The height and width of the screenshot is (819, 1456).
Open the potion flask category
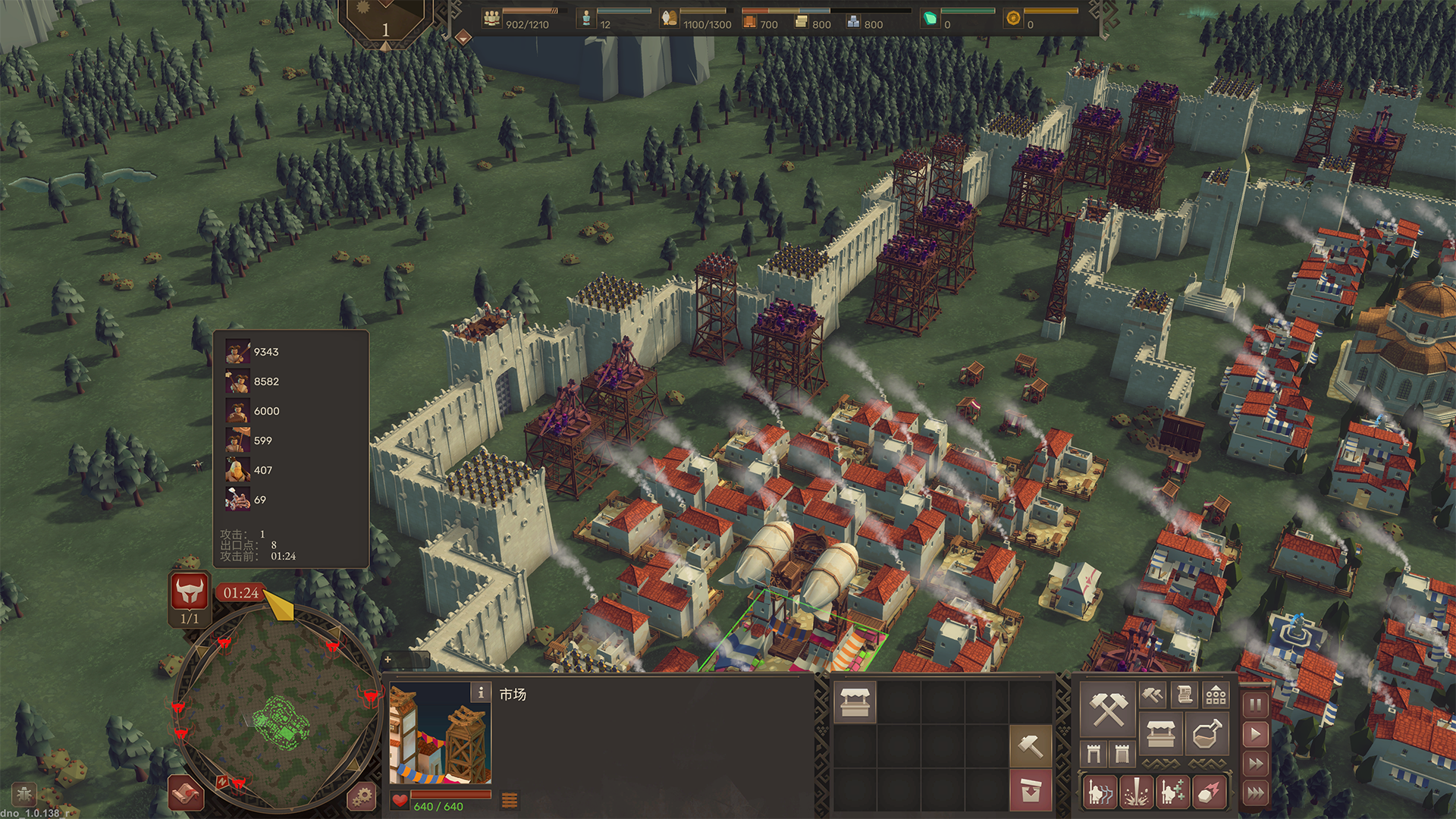coord(1207,734)
